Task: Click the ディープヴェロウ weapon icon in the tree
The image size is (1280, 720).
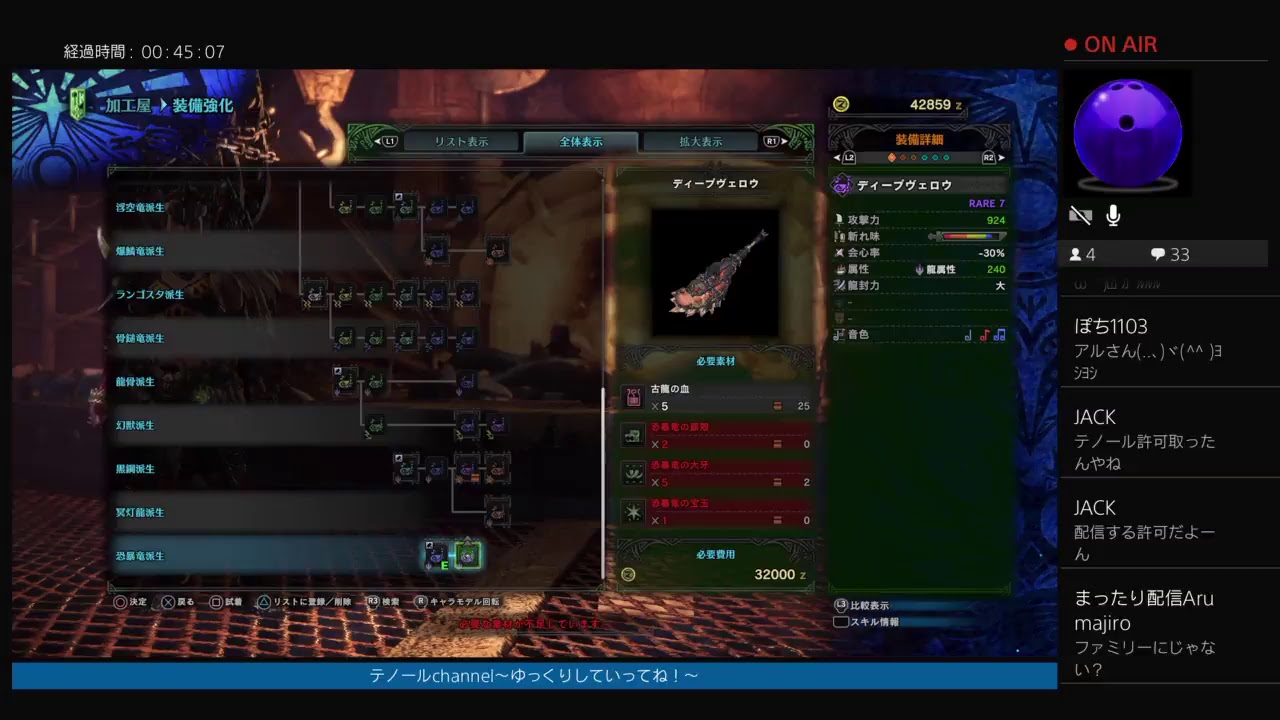Action: (x=467, y=555)
